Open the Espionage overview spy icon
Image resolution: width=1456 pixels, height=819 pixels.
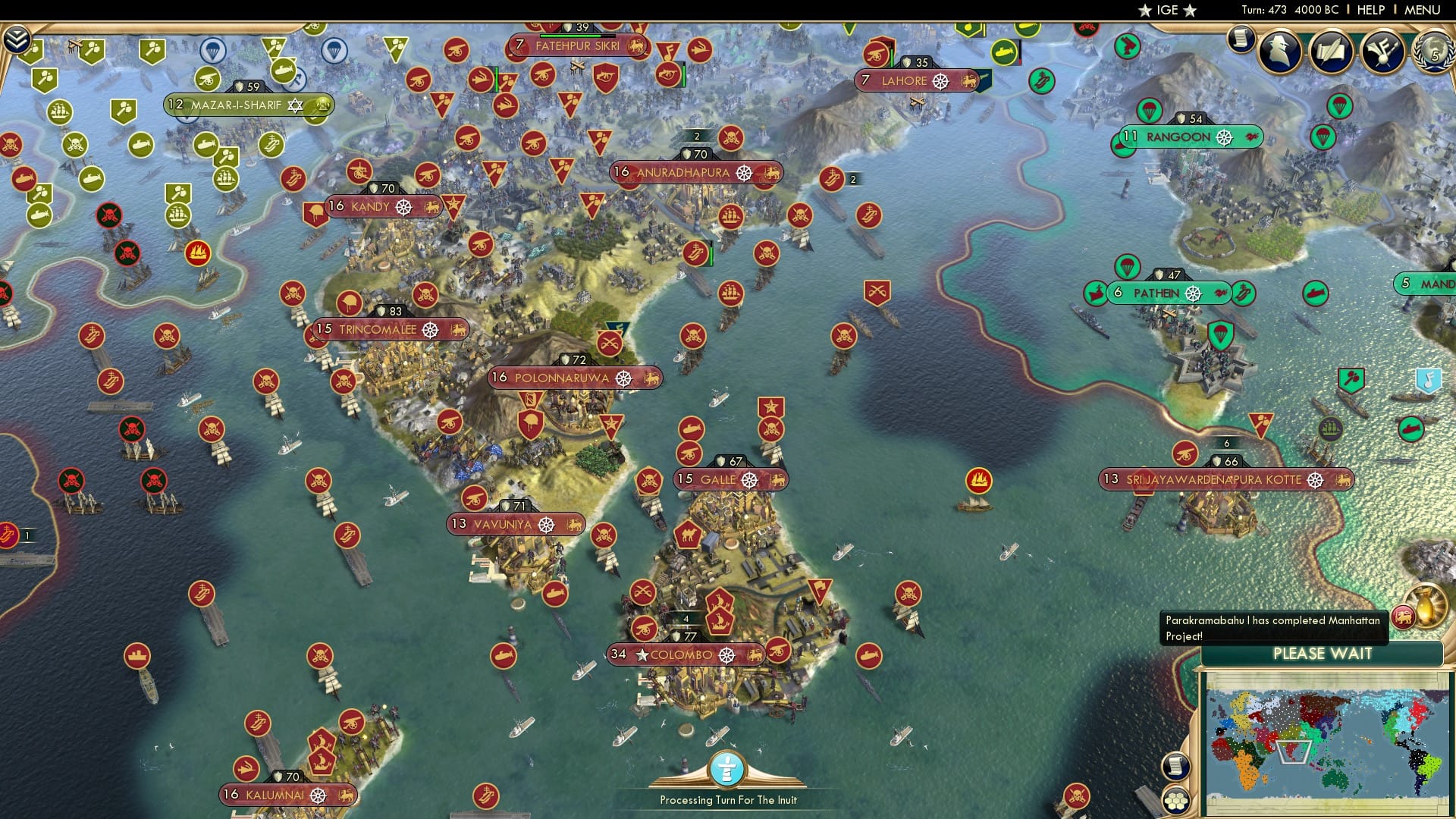coord(1278,52)
